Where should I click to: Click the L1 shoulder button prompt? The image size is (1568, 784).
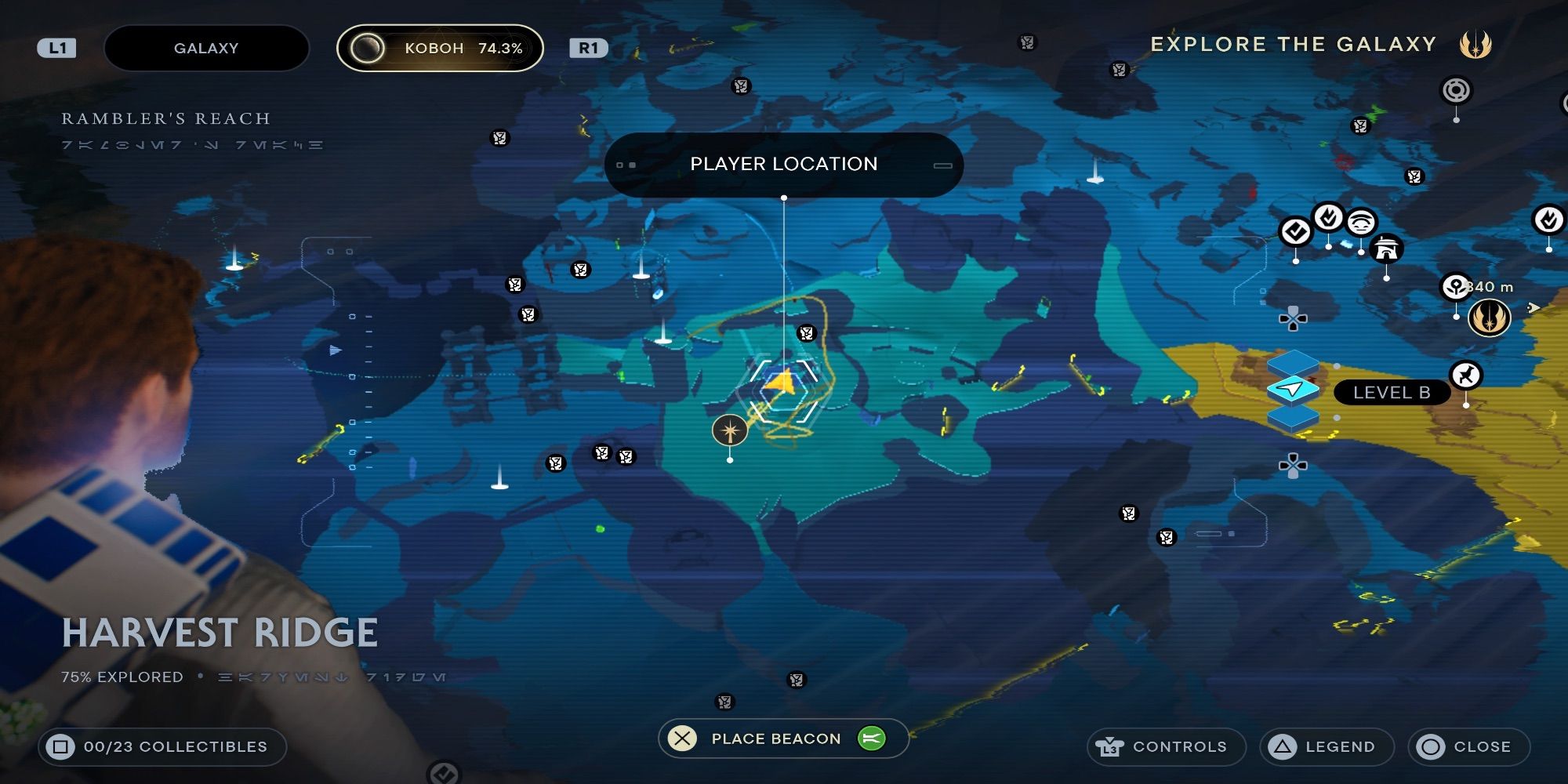tap(57, 47)
